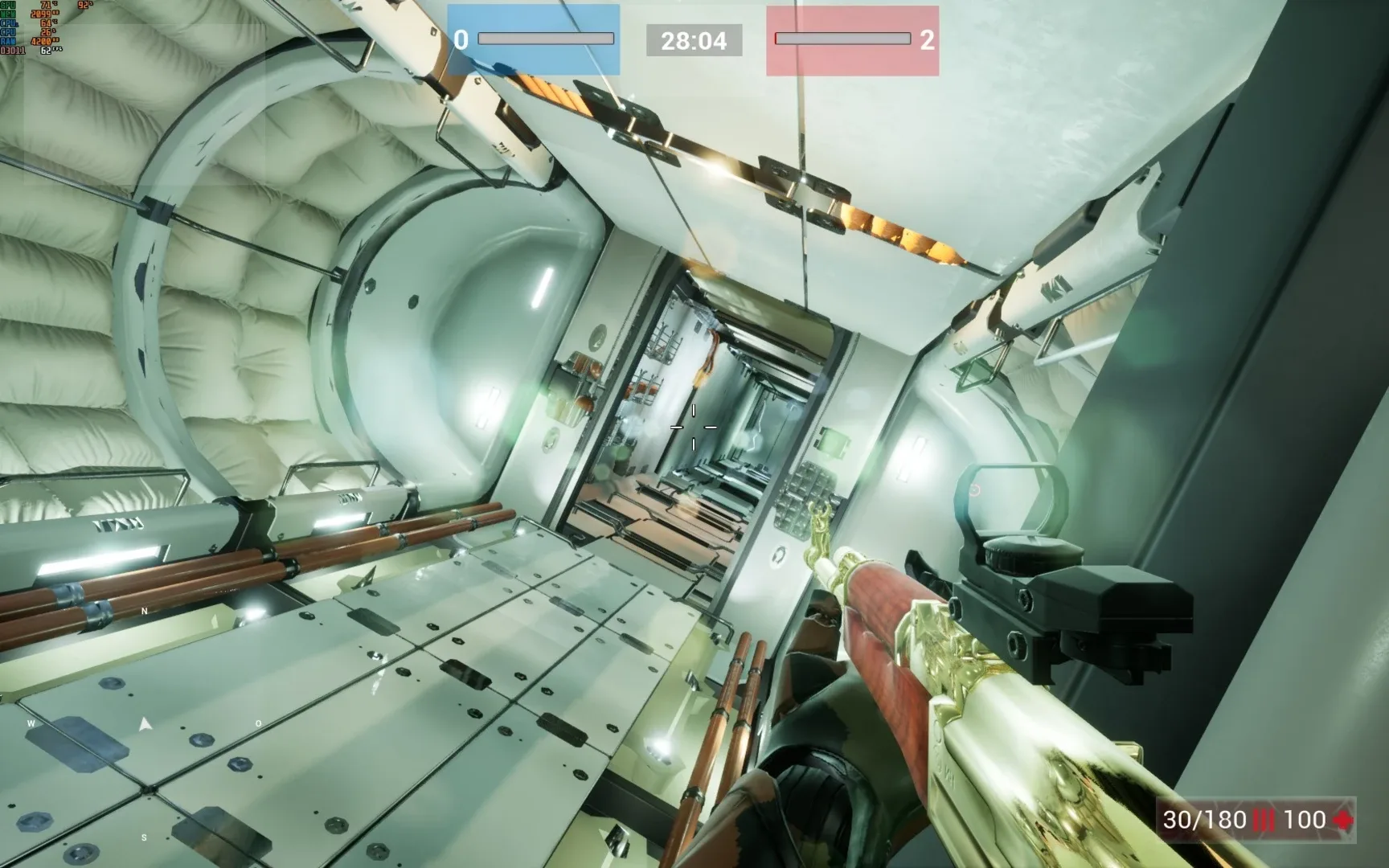The width and height of the screenshot is (1389, 868).
Task: Click the N compass marker on the floor
Action: [145, 611]
